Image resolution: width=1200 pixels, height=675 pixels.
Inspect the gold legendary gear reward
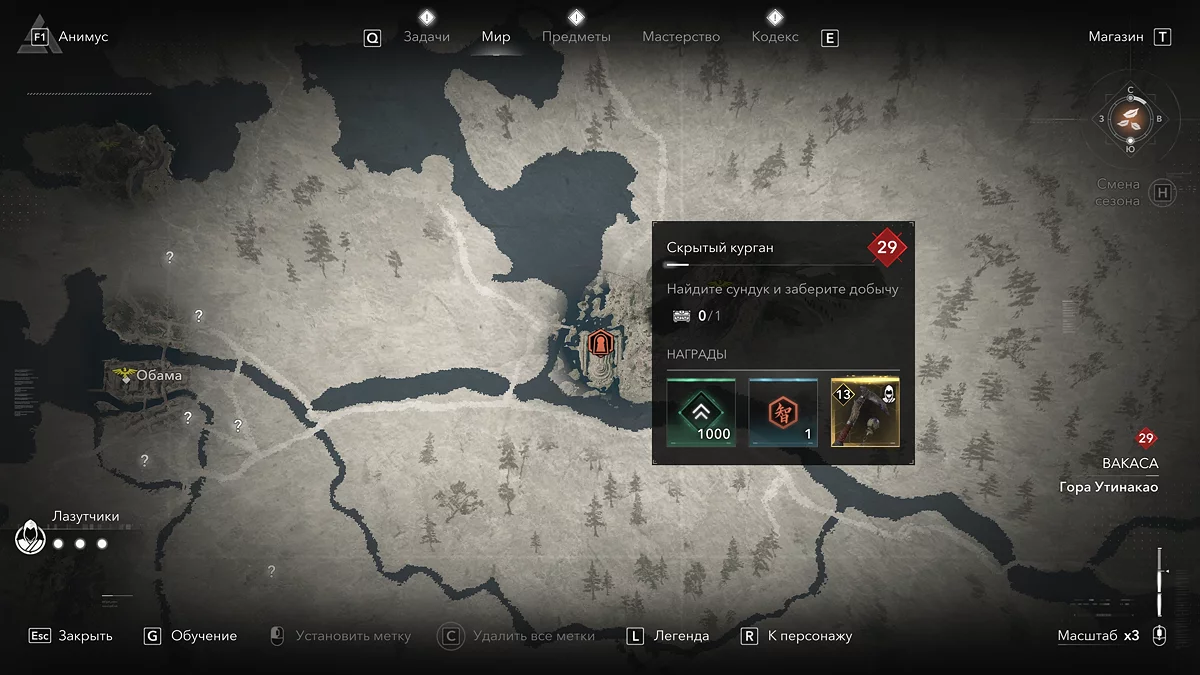[865, 412]
